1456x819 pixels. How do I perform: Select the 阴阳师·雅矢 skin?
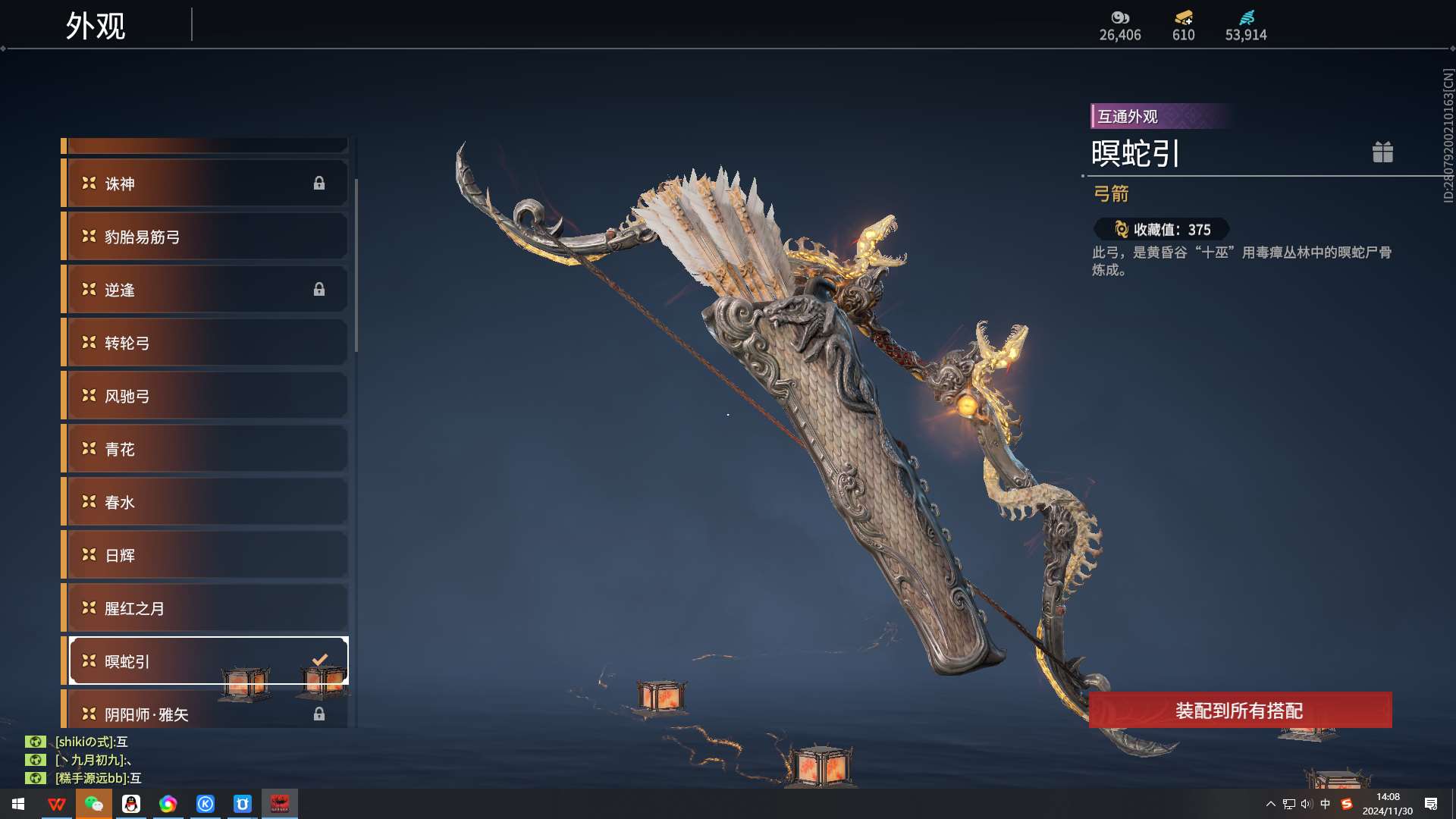pos(205,714)
